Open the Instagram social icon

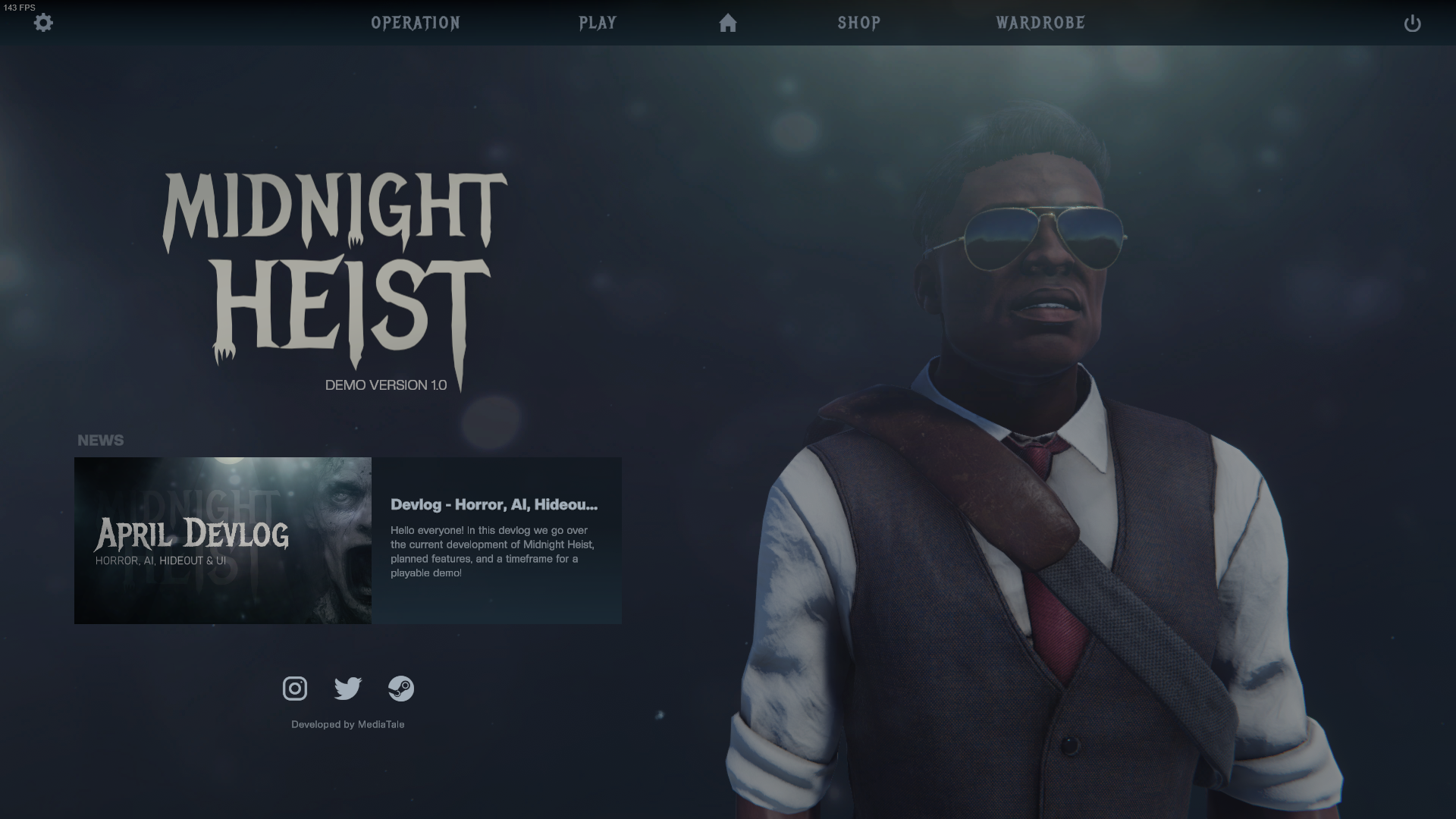294,689
